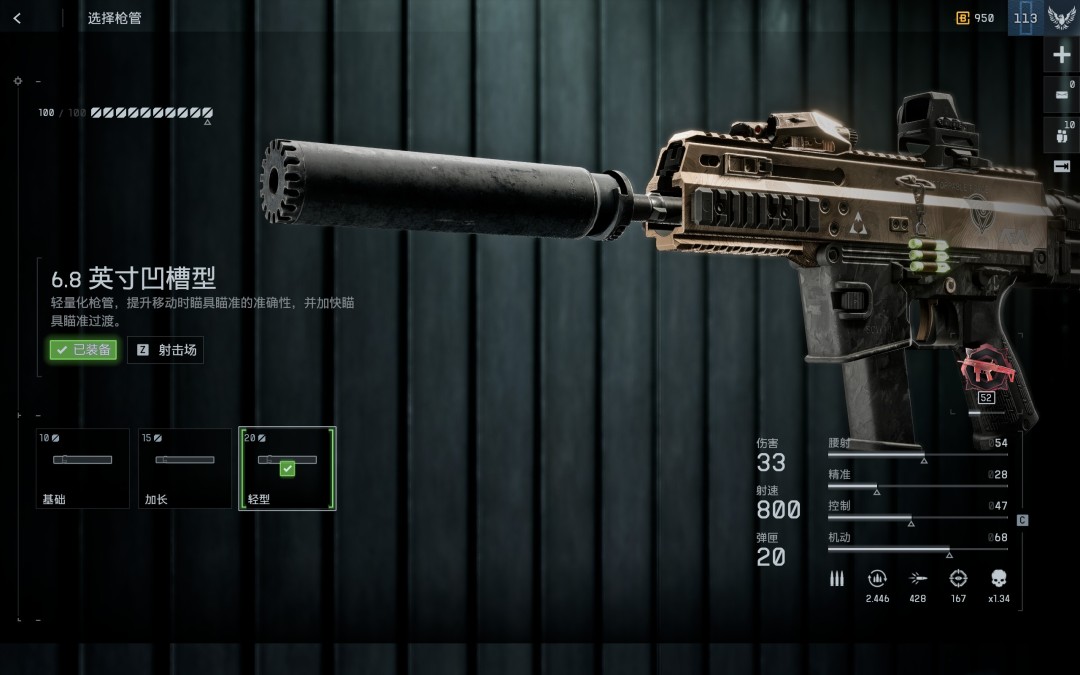Click the 950 currency counter
The image size is (1080, 675).
click(x=976, y=18)
